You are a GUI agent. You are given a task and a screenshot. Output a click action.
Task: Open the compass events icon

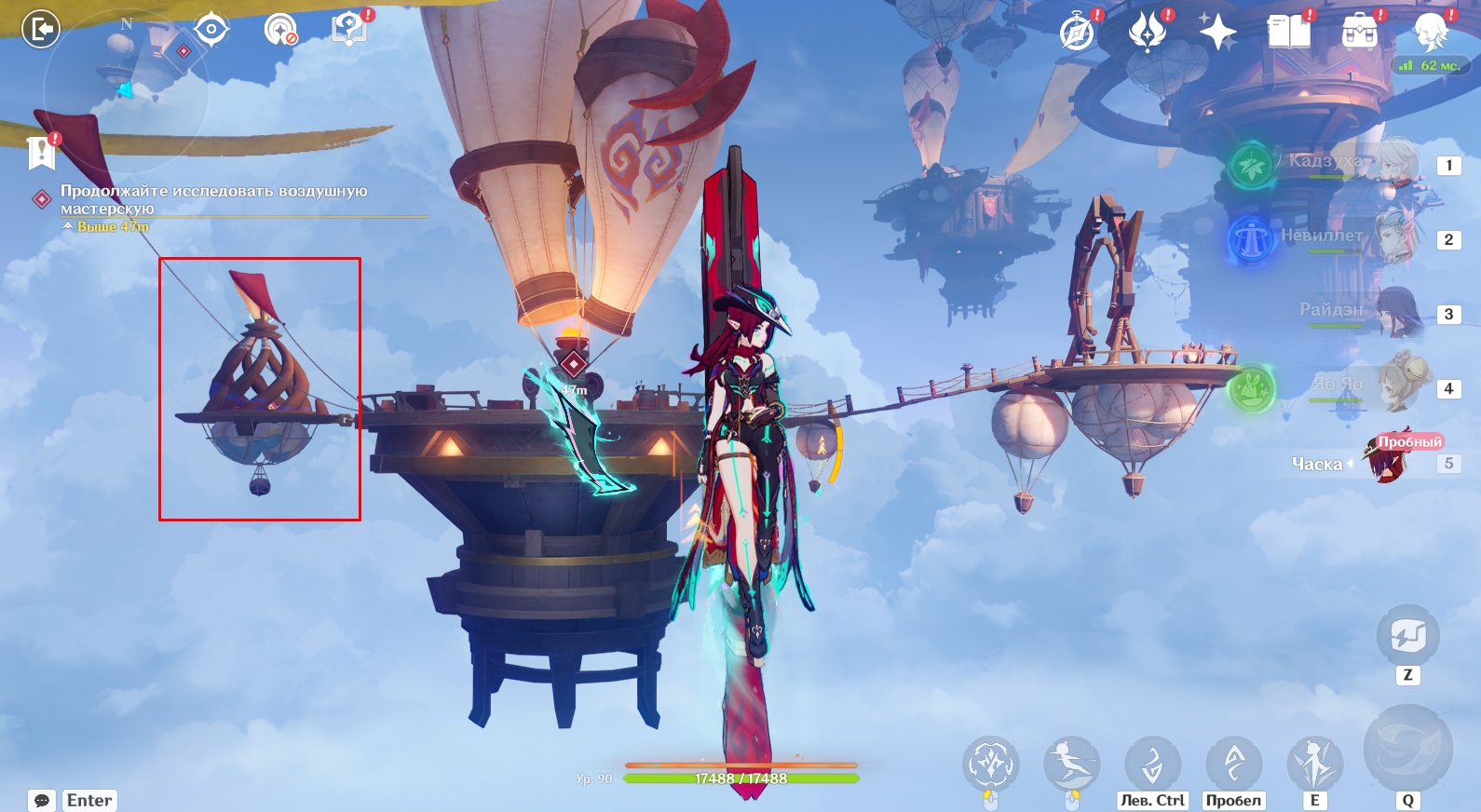pyautogui.click(x=1077, y=33)
